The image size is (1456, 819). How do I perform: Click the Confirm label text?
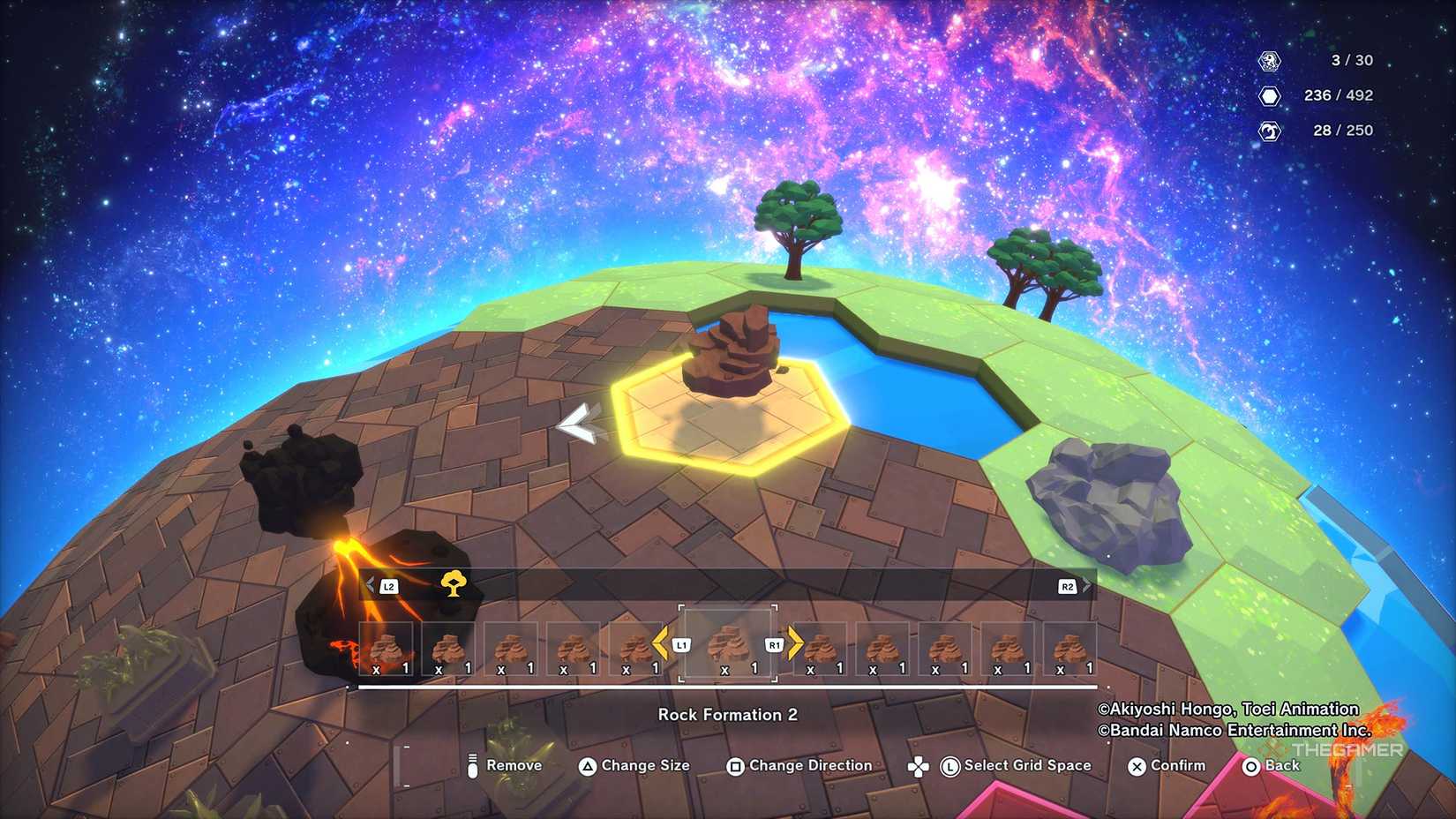click(1177, 765)
